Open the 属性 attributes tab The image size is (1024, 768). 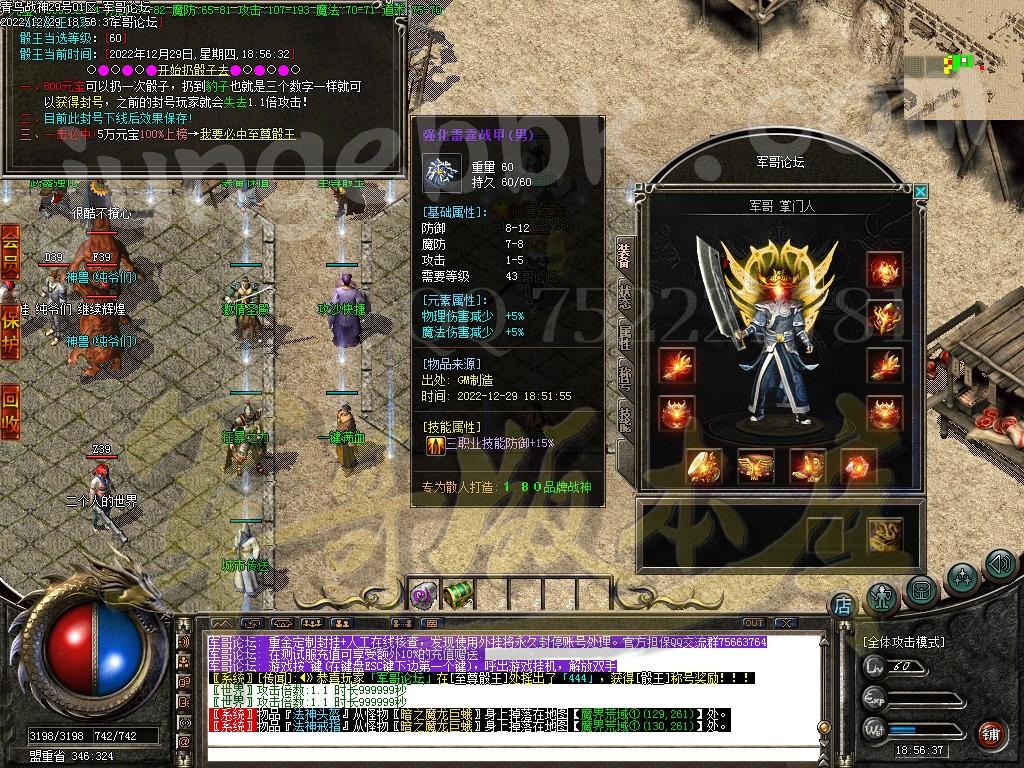click(x=625, y=336)
